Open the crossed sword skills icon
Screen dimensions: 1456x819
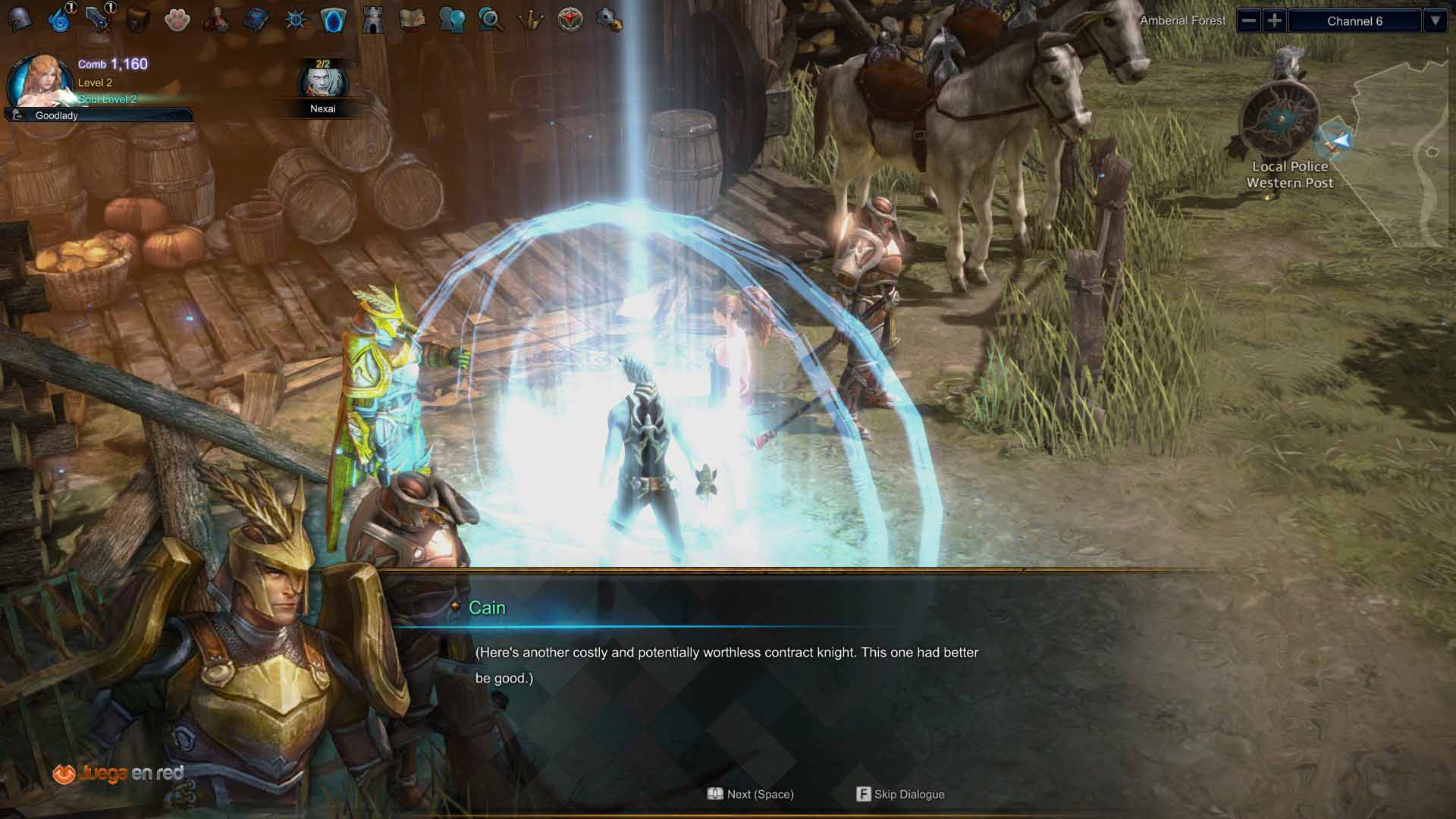(99, 20)
